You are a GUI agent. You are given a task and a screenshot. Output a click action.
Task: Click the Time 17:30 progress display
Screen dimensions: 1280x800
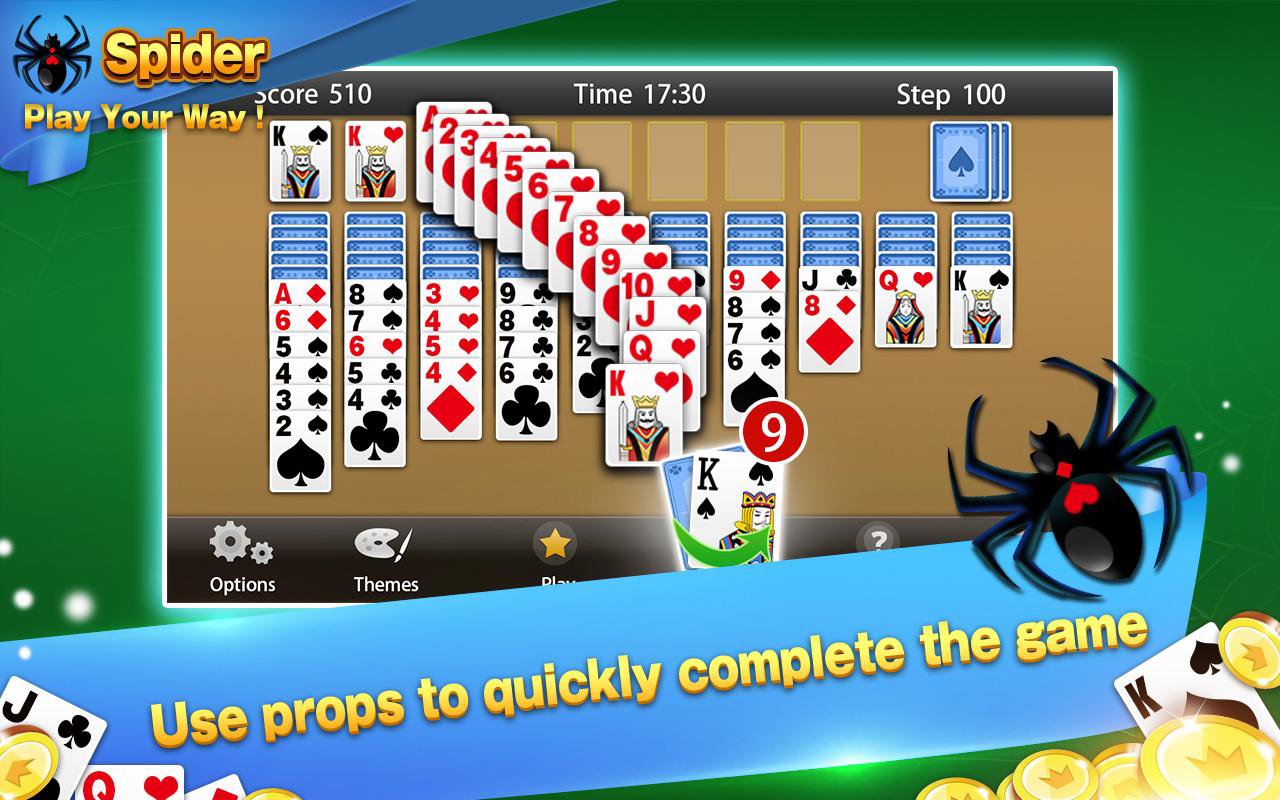click(640, 94)
